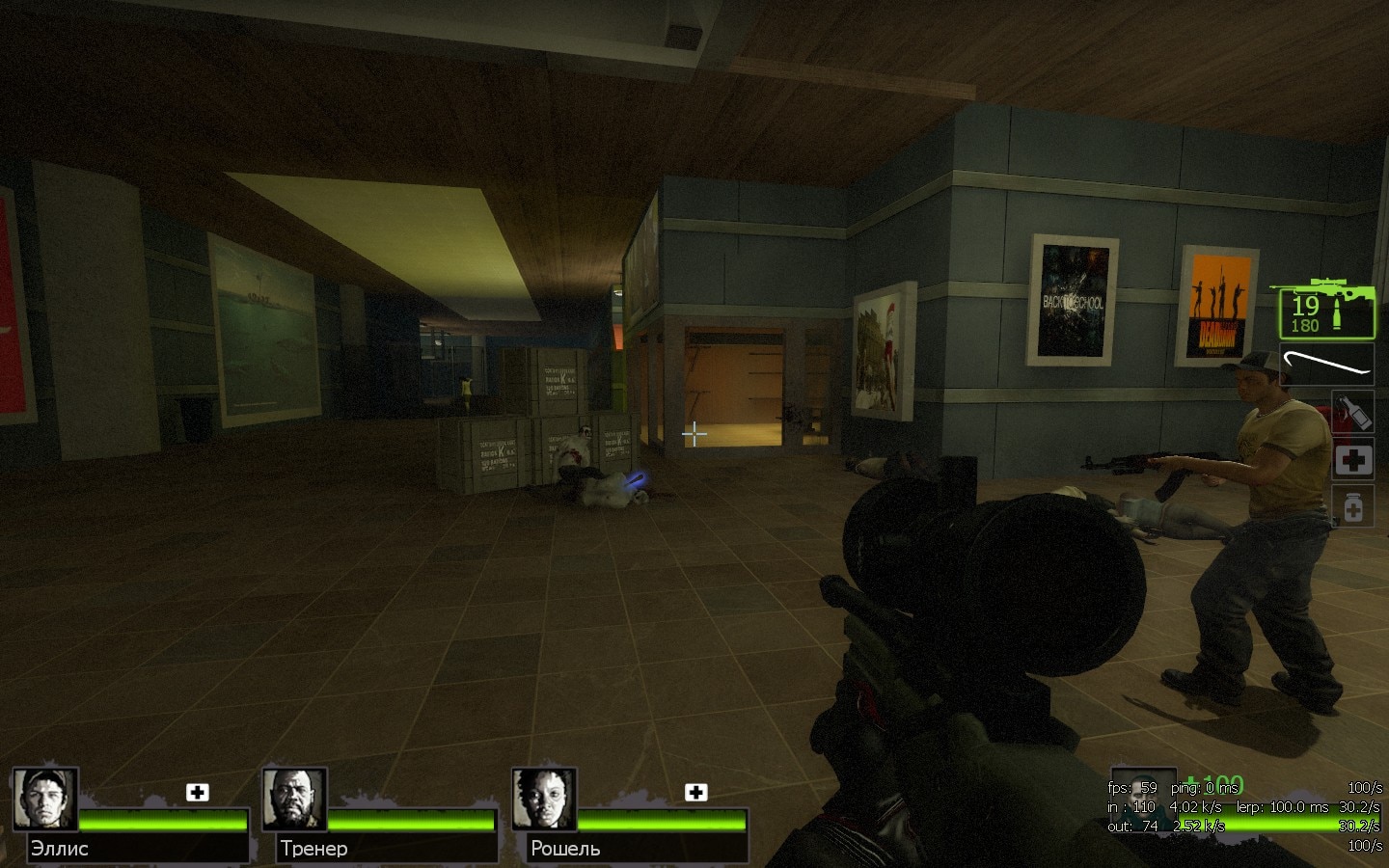Click Ellis's teammate portrait
Screen dimensions: 1389x868
[x=45, y=799]
